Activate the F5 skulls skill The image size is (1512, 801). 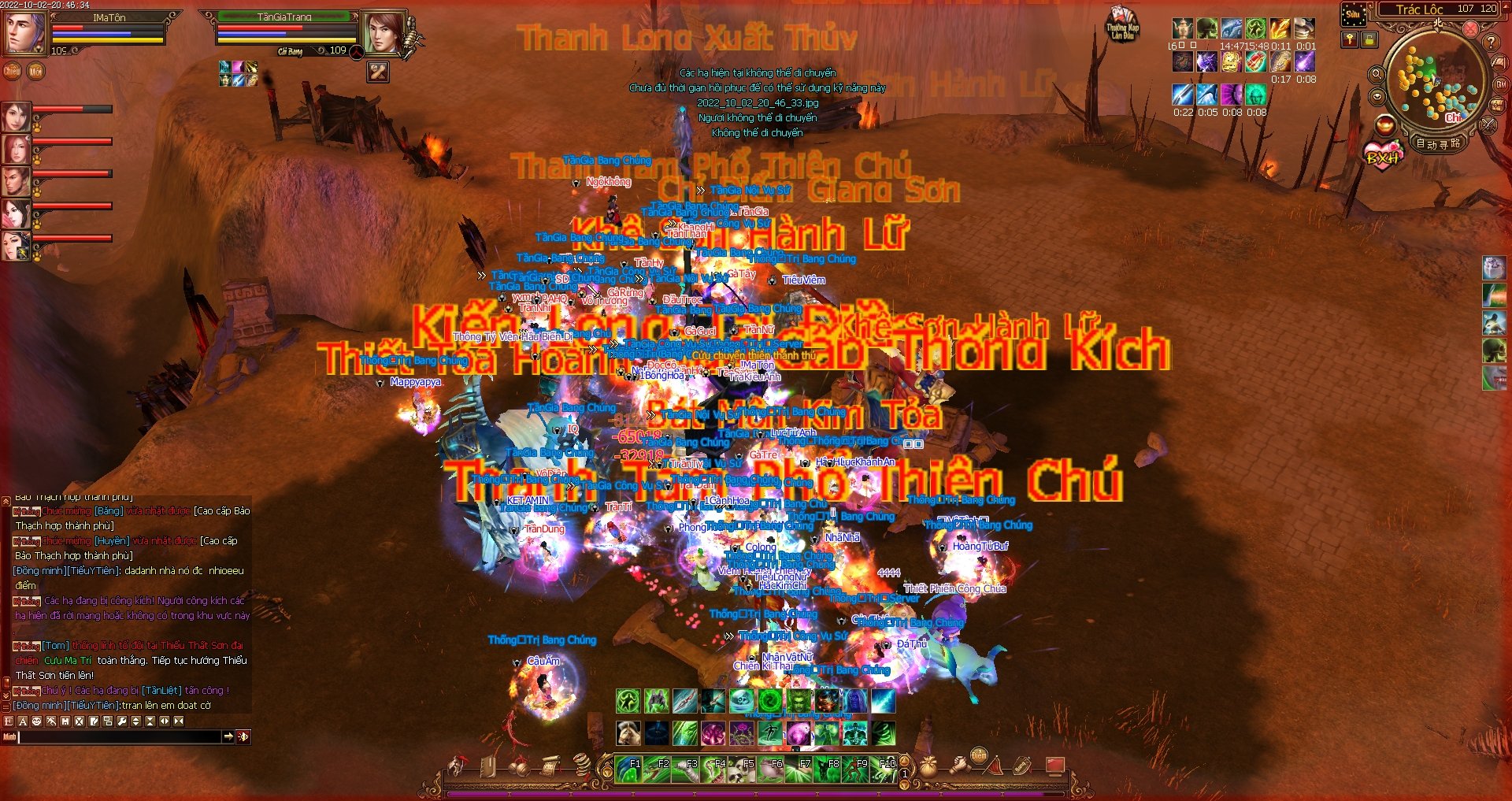click(x=741, y=769)
